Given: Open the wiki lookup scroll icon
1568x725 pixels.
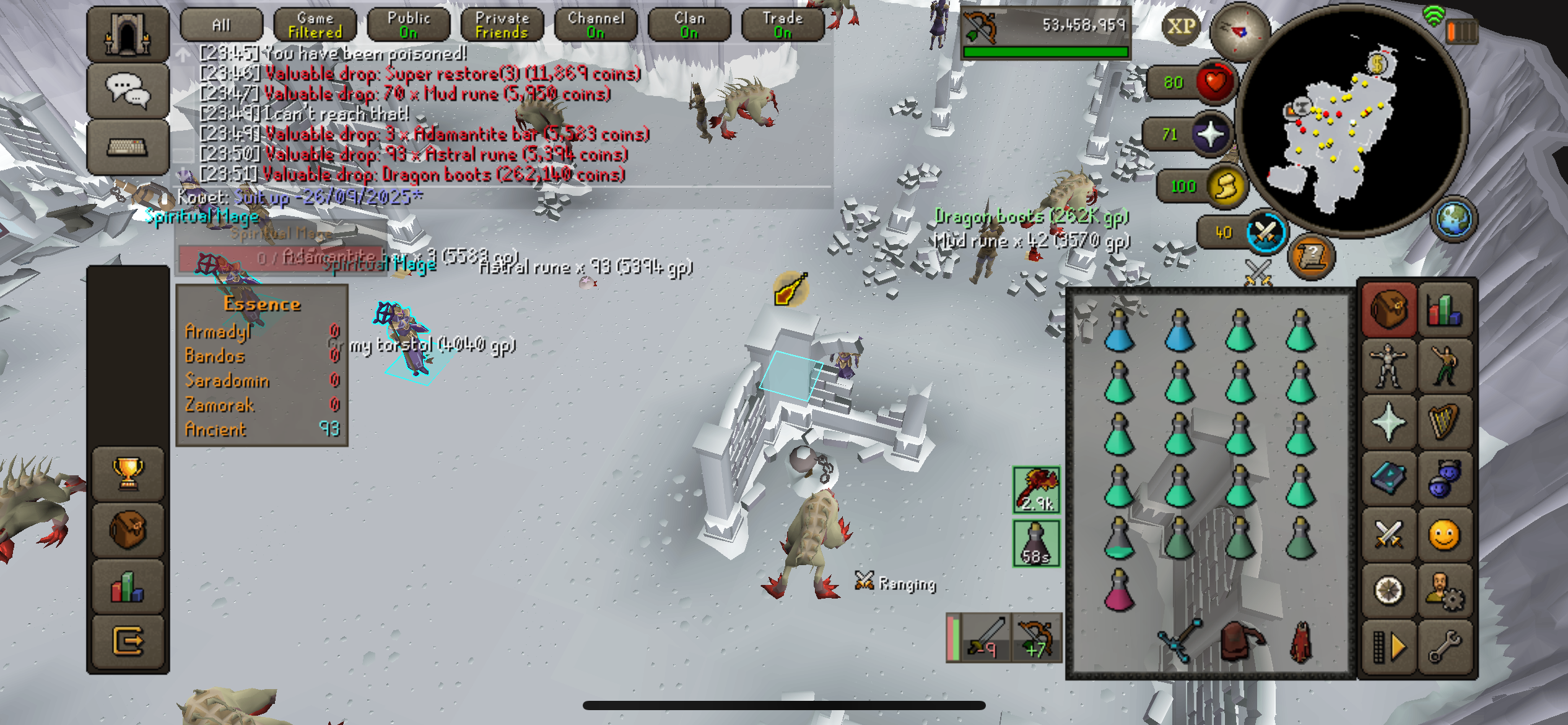Looking at the screenshot, I should [x=1311, y=255].
